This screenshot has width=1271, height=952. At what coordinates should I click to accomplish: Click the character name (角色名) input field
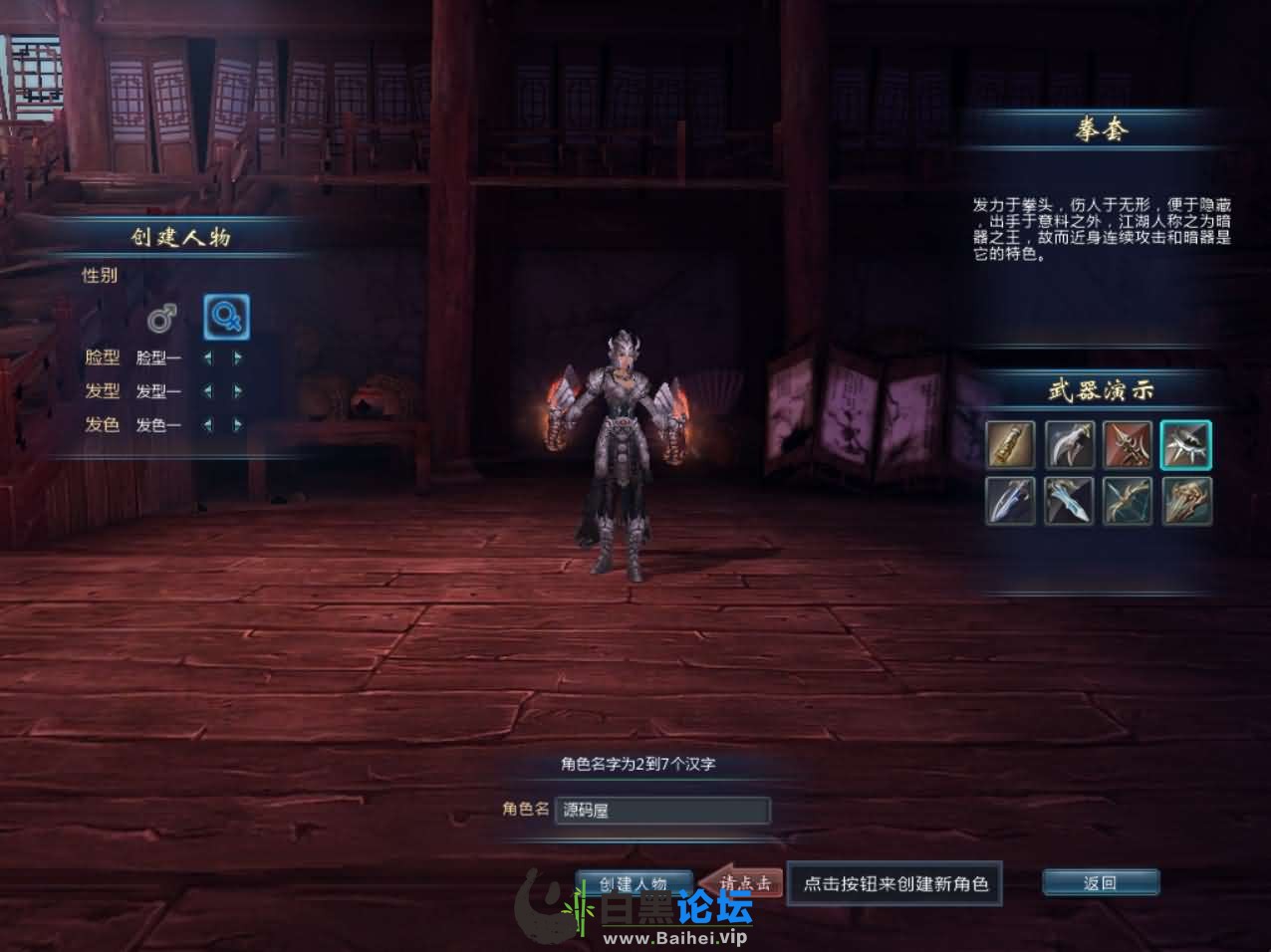point(663,811)
